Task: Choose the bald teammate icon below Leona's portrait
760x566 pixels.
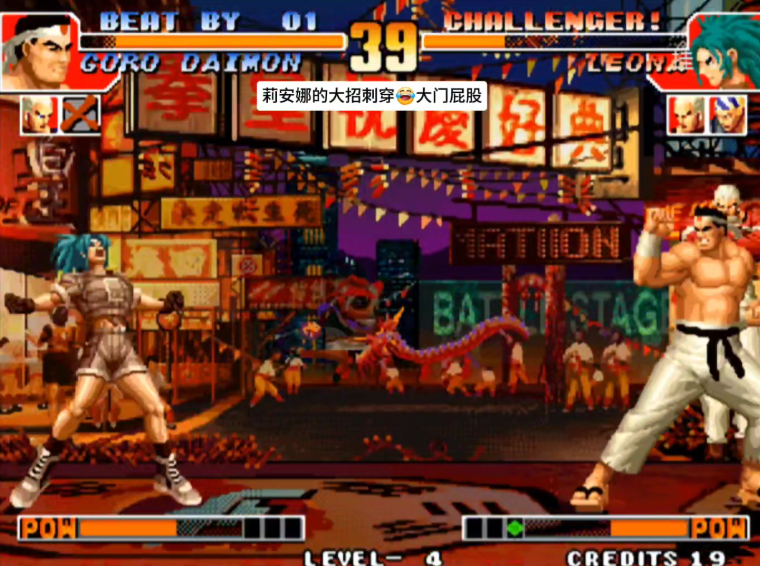Action: pyautogui.click(x=686, y=114)
